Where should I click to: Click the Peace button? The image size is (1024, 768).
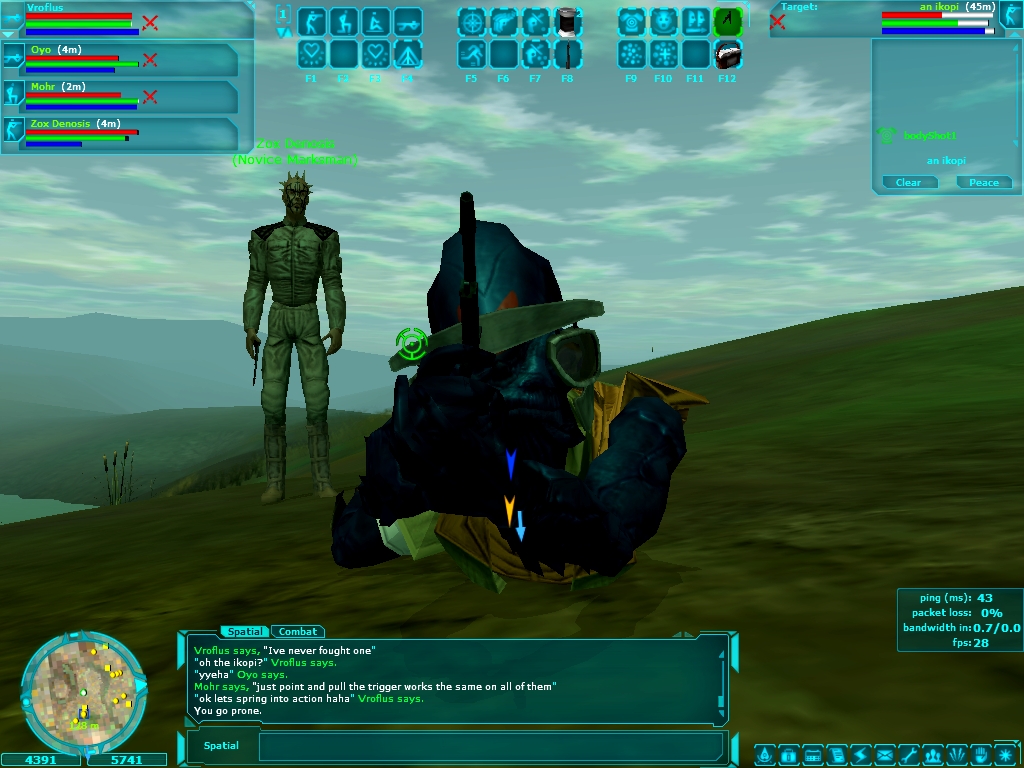983,182
